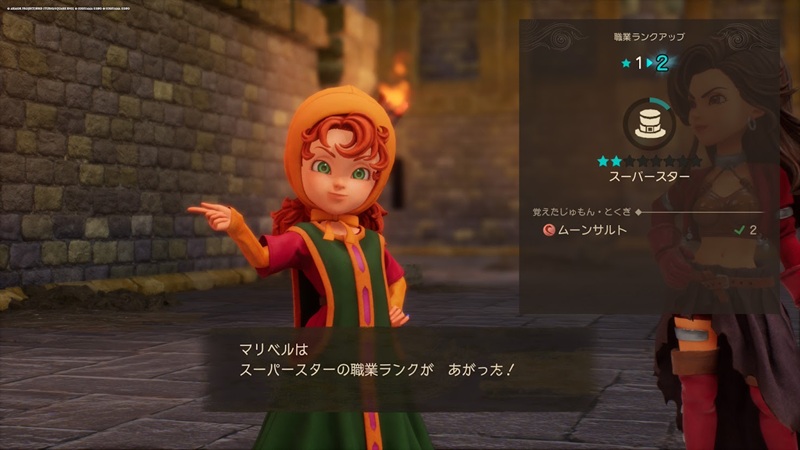Click the top hat Superstar vocation icon
Screen dimensions: 800x450
[x=648, y=123]
